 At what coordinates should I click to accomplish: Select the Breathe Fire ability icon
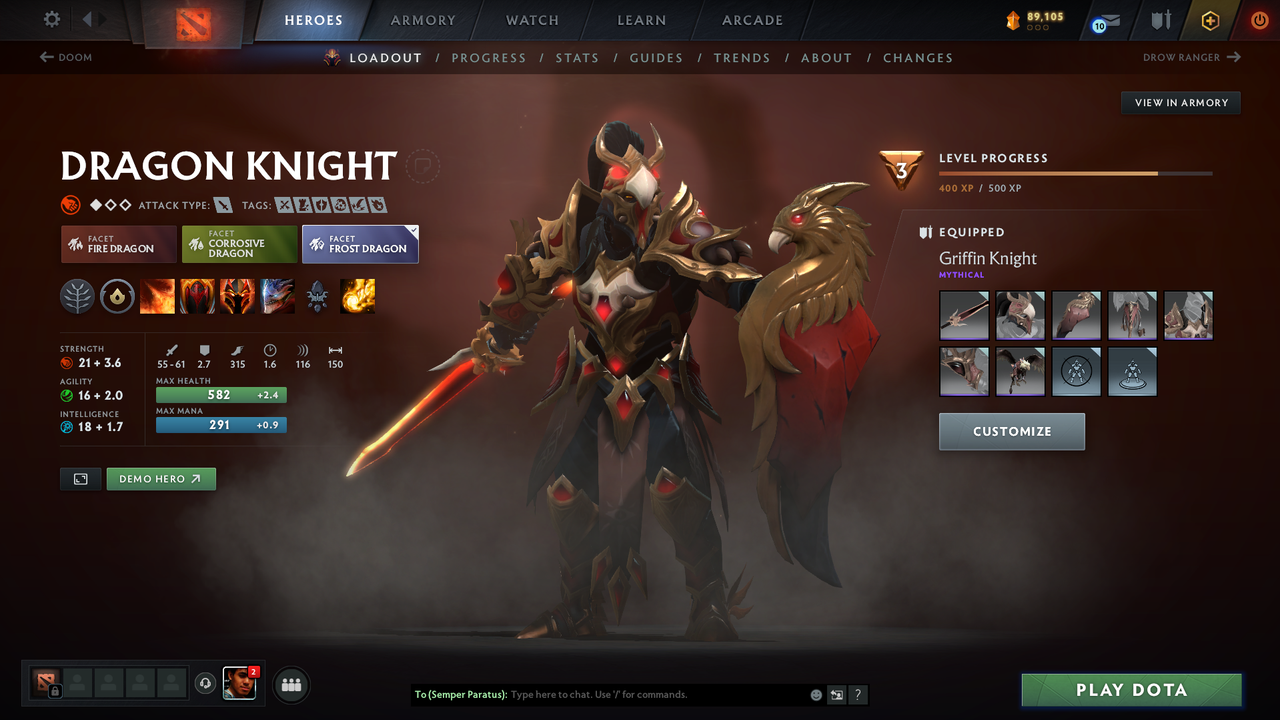click(157, 296)
